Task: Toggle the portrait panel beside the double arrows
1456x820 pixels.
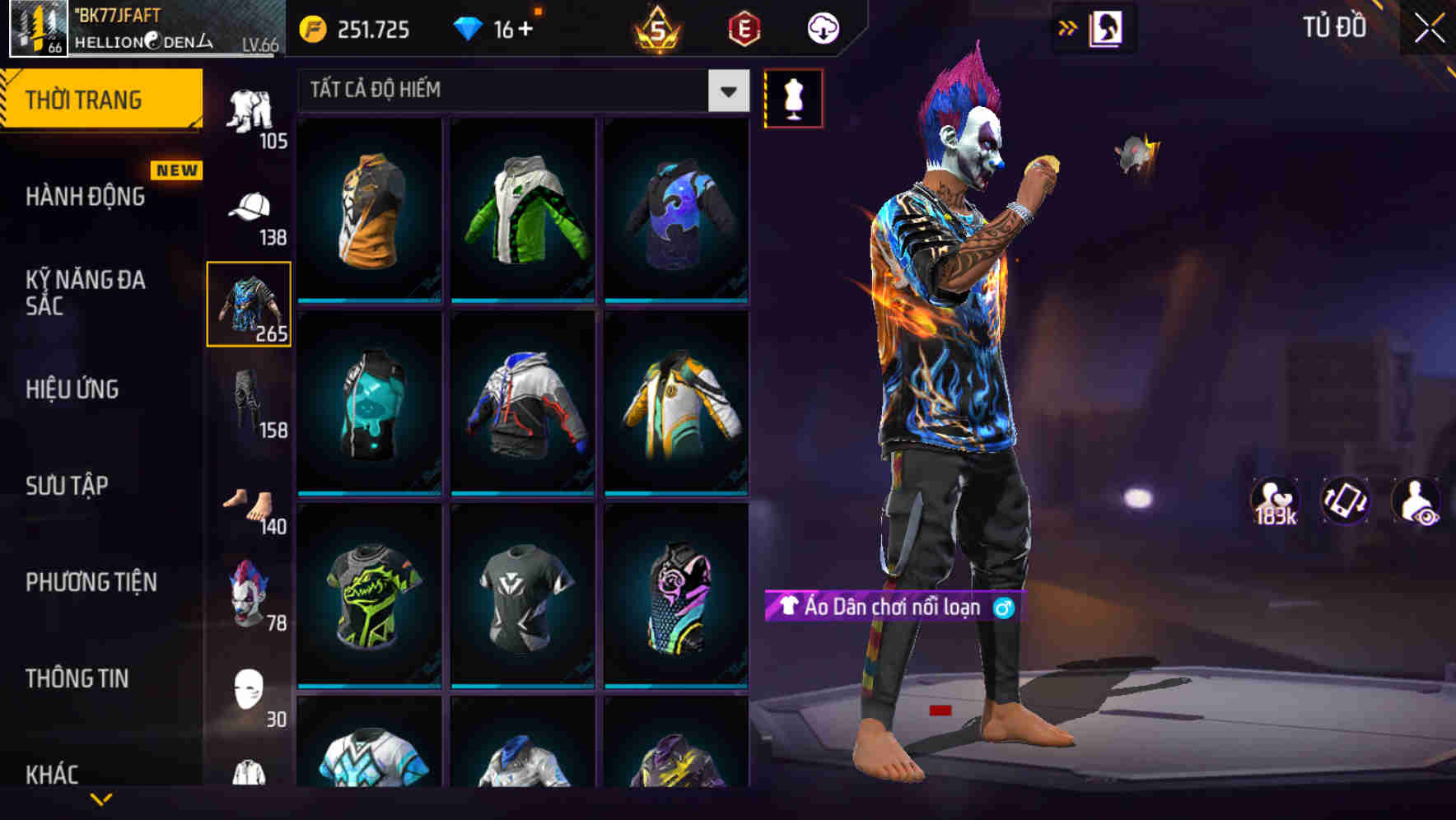Action: [x=1107, y=26]
